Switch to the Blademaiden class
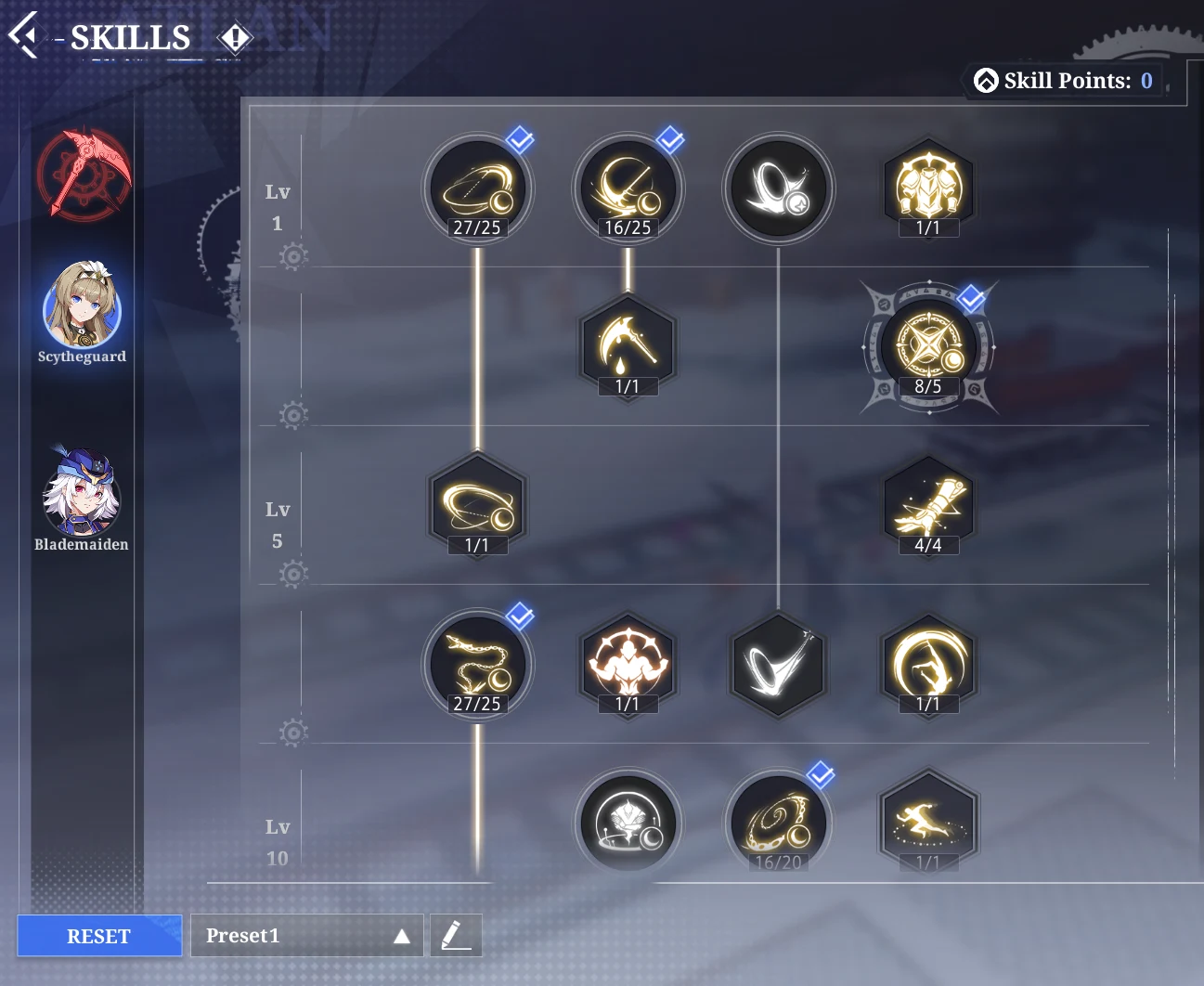 pos(82,494)
